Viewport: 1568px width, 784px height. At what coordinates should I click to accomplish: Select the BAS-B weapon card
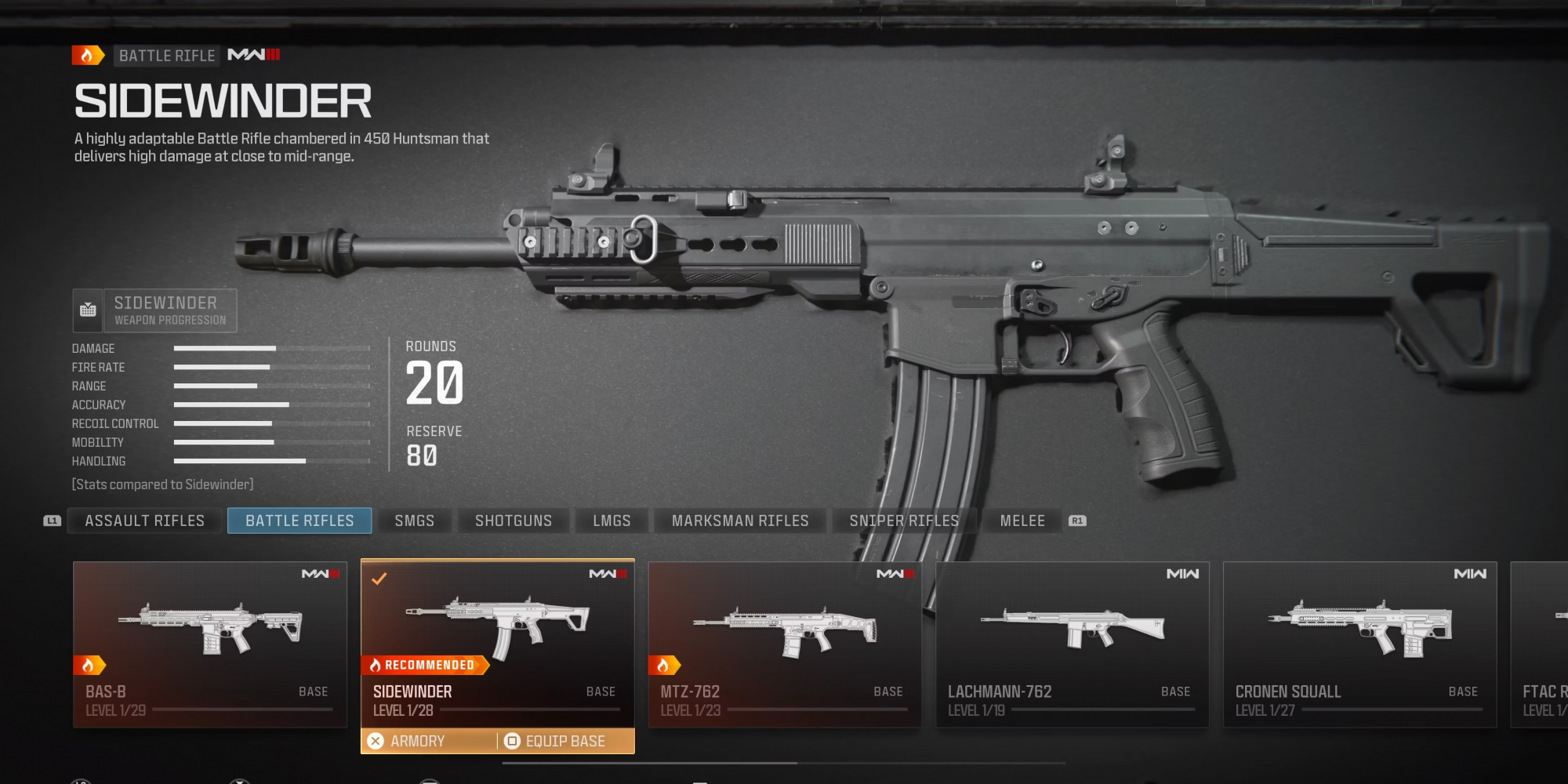(210, 644)
